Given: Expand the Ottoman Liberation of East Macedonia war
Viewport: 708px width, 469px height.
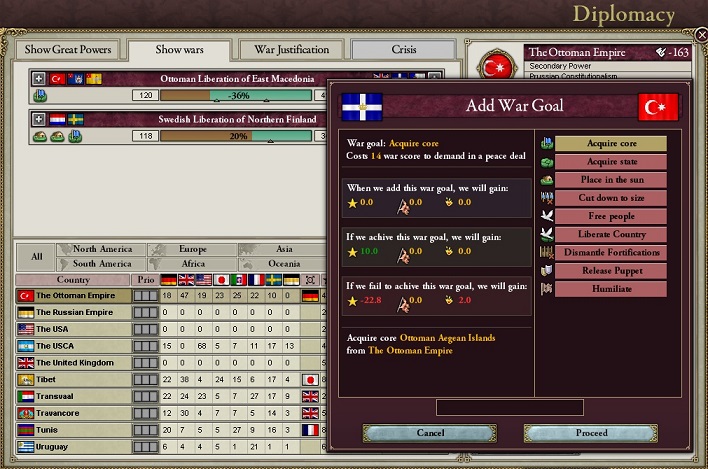Looking at the screenshot, I should (39, 78).
